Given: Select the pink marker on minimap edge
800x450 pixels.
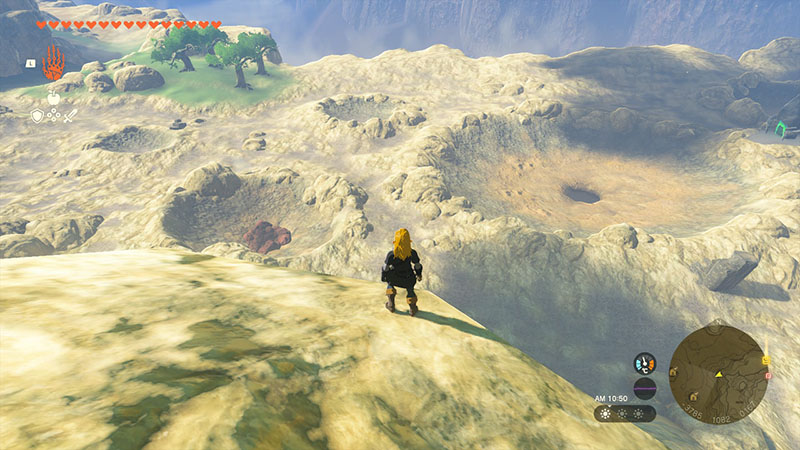Looking at the screenshot, I should point(768,376).
